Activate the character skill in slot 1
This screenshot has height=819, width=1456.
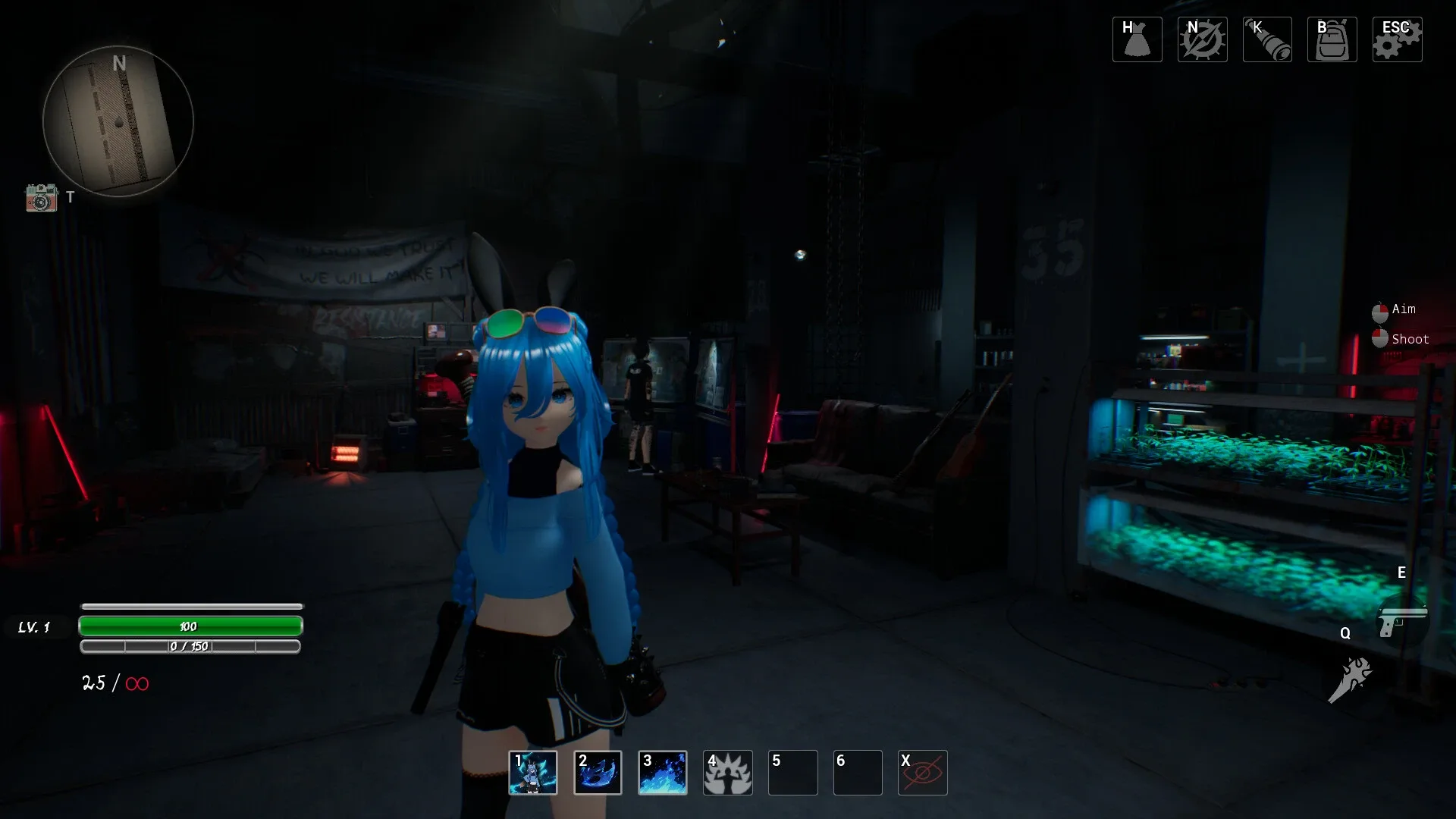pyautogui.click(x=533, y=773)
